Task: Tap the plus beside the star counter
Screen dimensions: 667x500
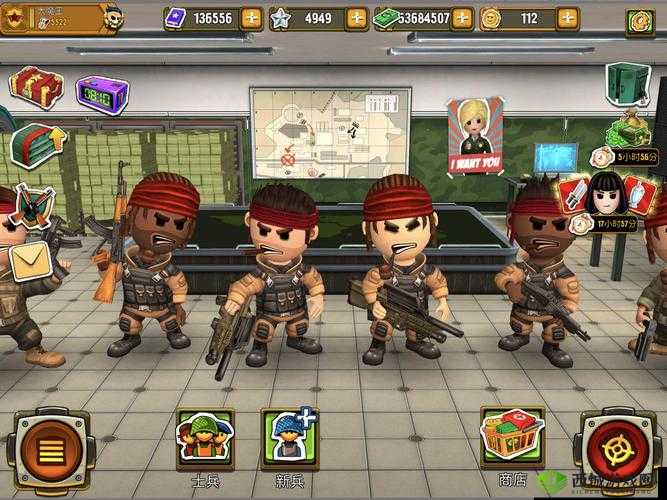Action: coord(357,18)
